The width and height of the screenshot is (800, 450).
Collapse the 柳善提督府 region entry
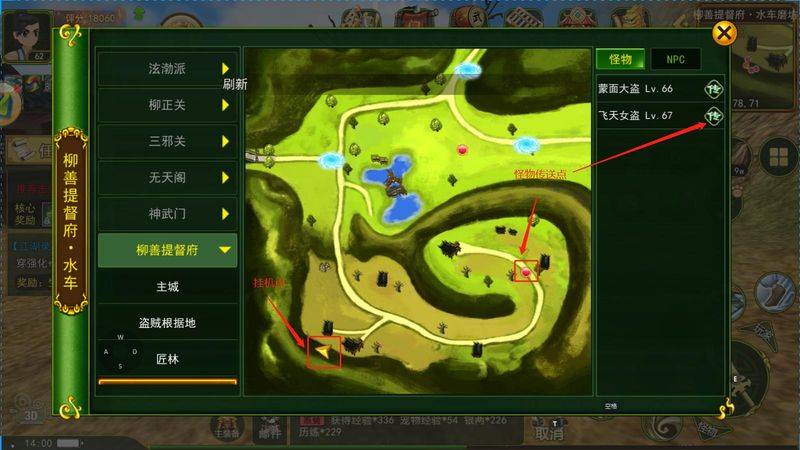pyautogui.click(x=168, y=250)
